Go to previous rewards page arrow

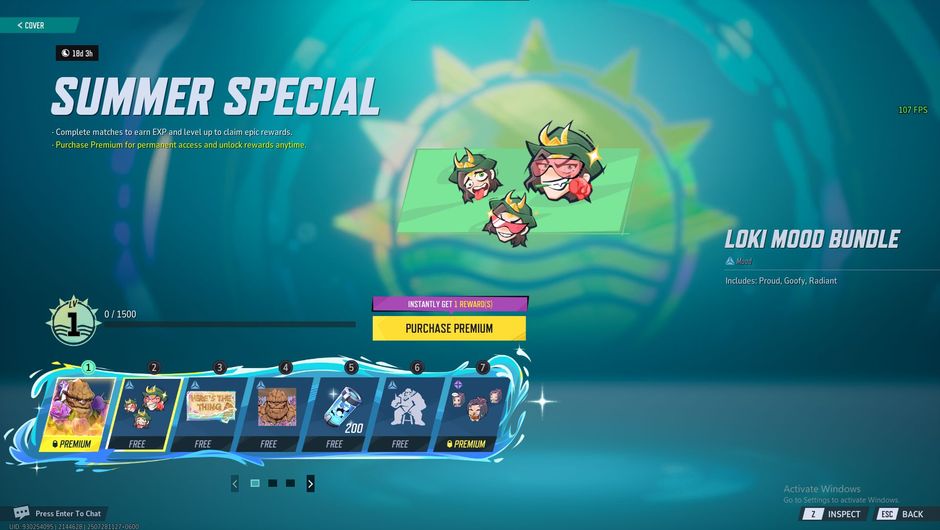(235, 484)
